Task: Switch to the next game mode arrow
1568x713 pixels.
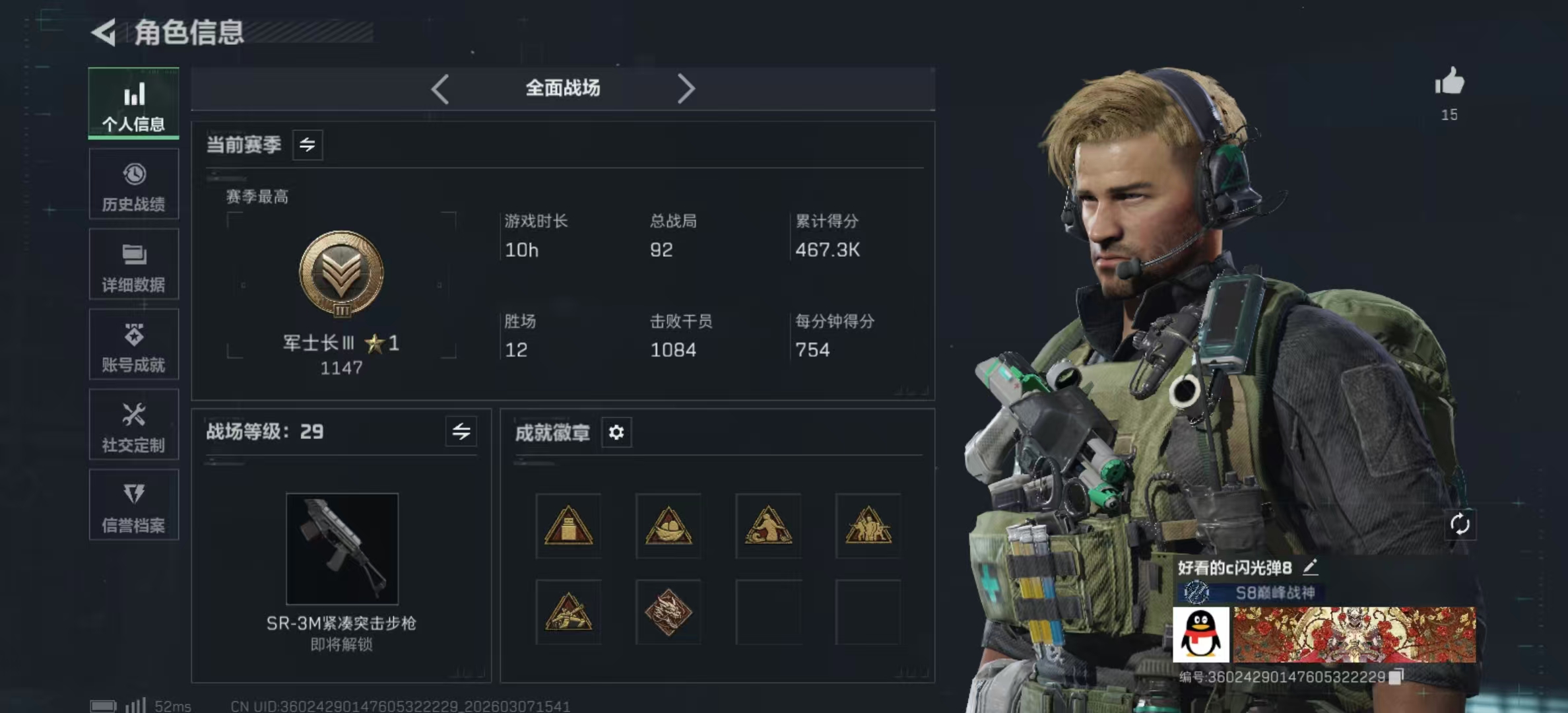Action: click(x=686, y=88)
